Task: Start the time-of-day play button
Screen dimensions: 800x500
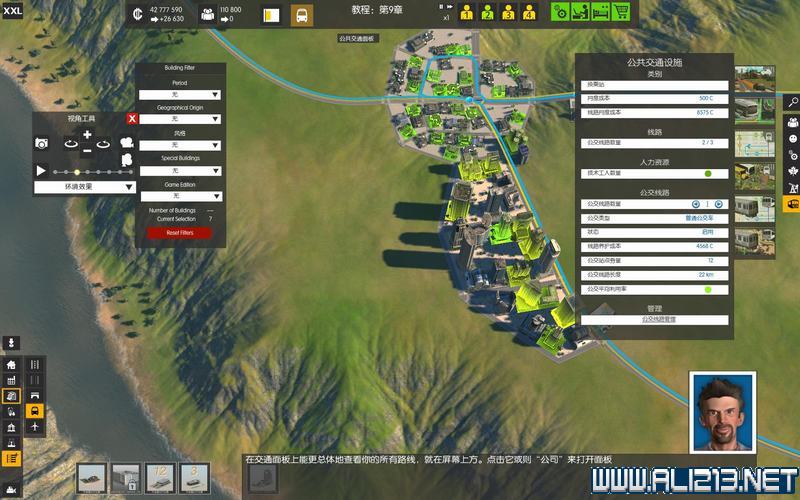Action: pyautogui.click(x=41, y=171)
